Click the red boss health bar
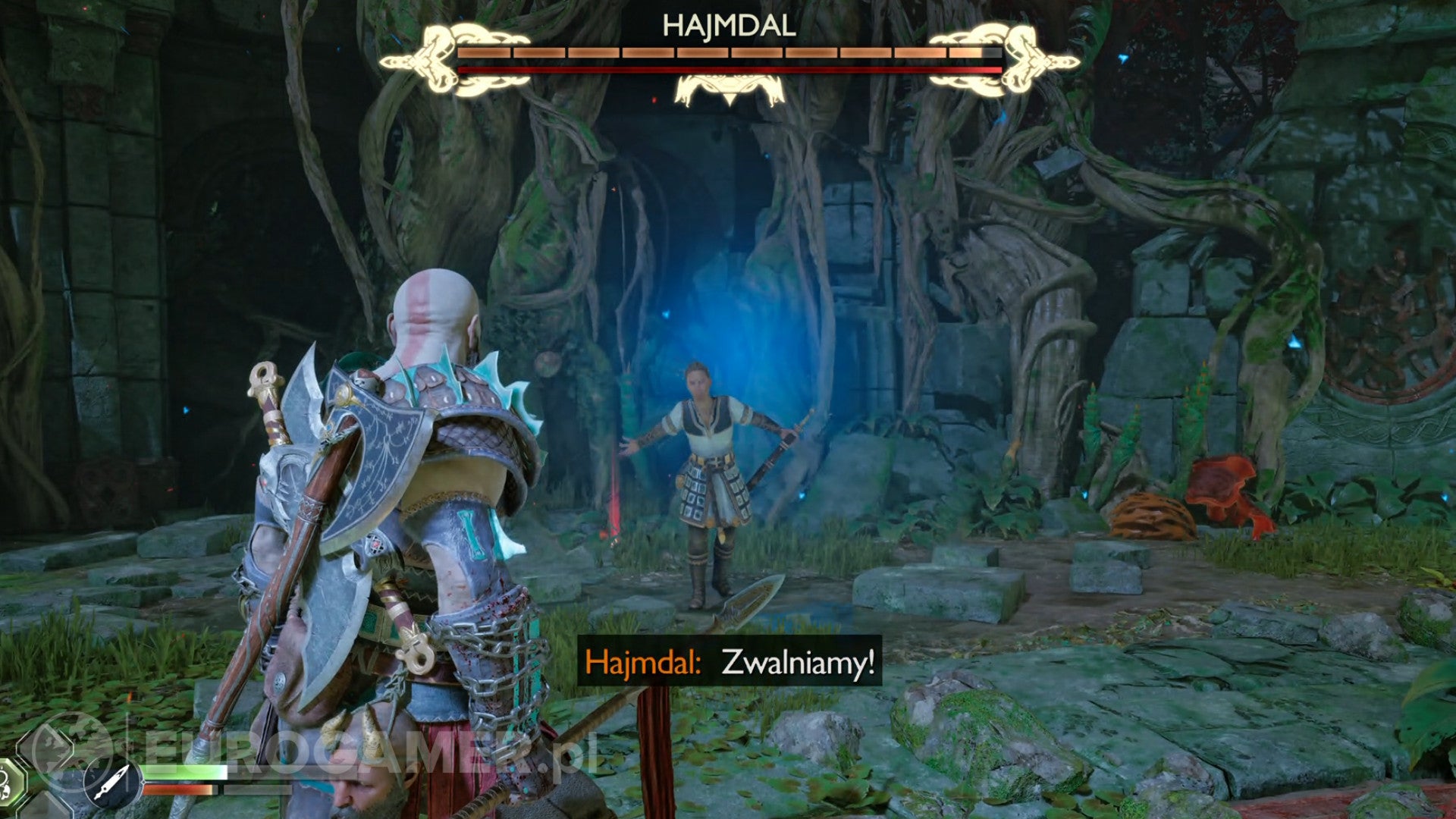Viewport: 1456px width, 819px height. point(728,70)
